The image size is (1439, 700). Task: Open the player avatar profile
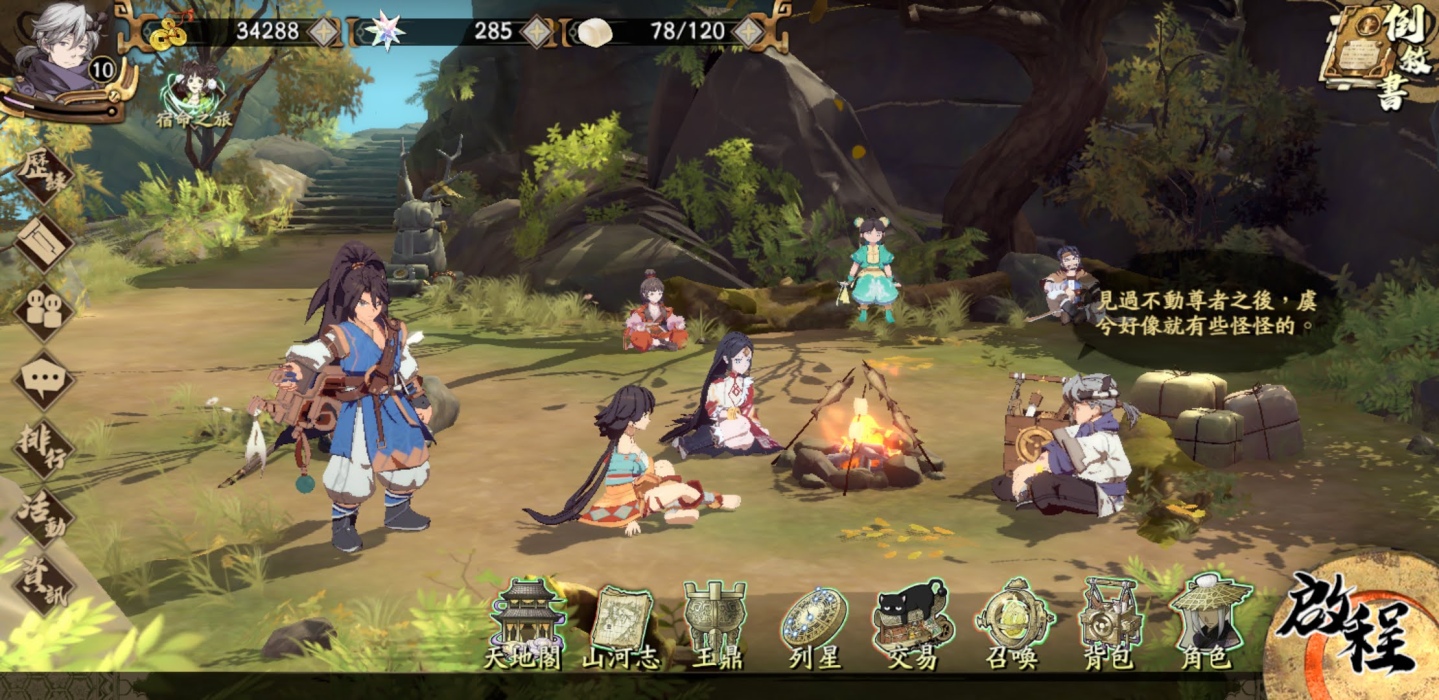click(68, 48)
